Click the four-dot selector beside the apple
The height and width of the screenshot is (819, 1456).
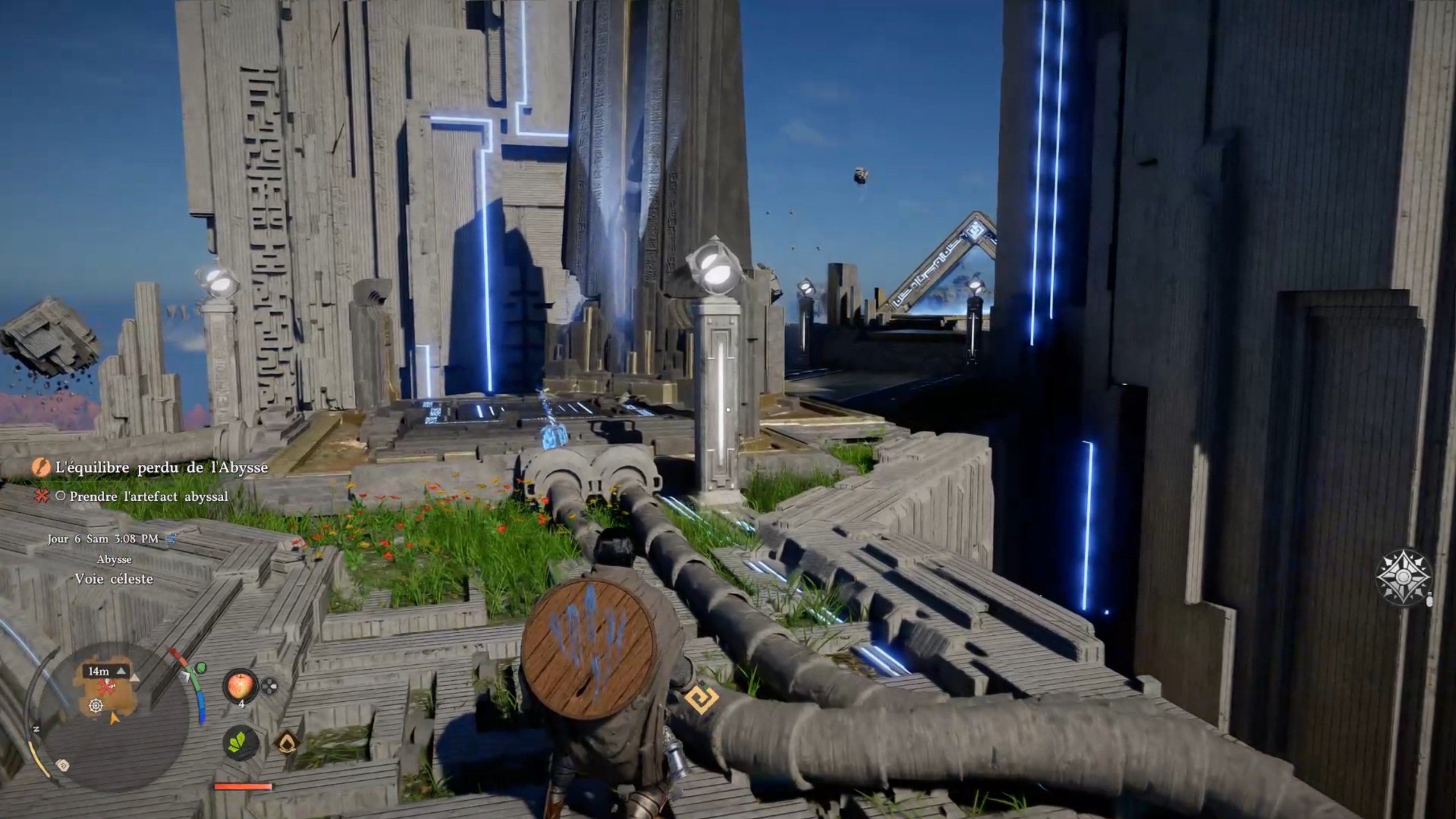point(270,686)
